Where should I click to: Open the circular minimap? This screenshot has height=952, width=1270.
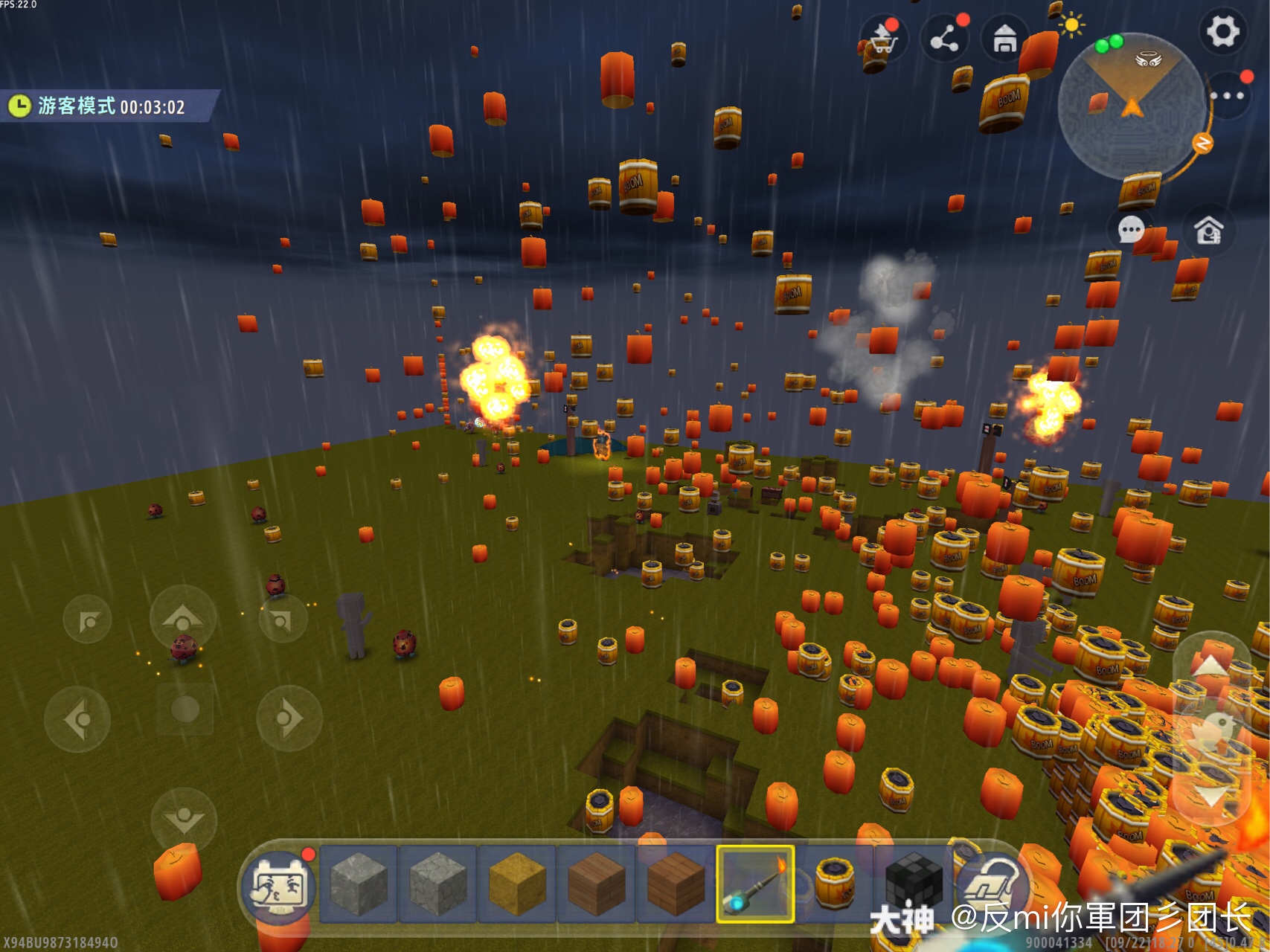(1132, 105)
